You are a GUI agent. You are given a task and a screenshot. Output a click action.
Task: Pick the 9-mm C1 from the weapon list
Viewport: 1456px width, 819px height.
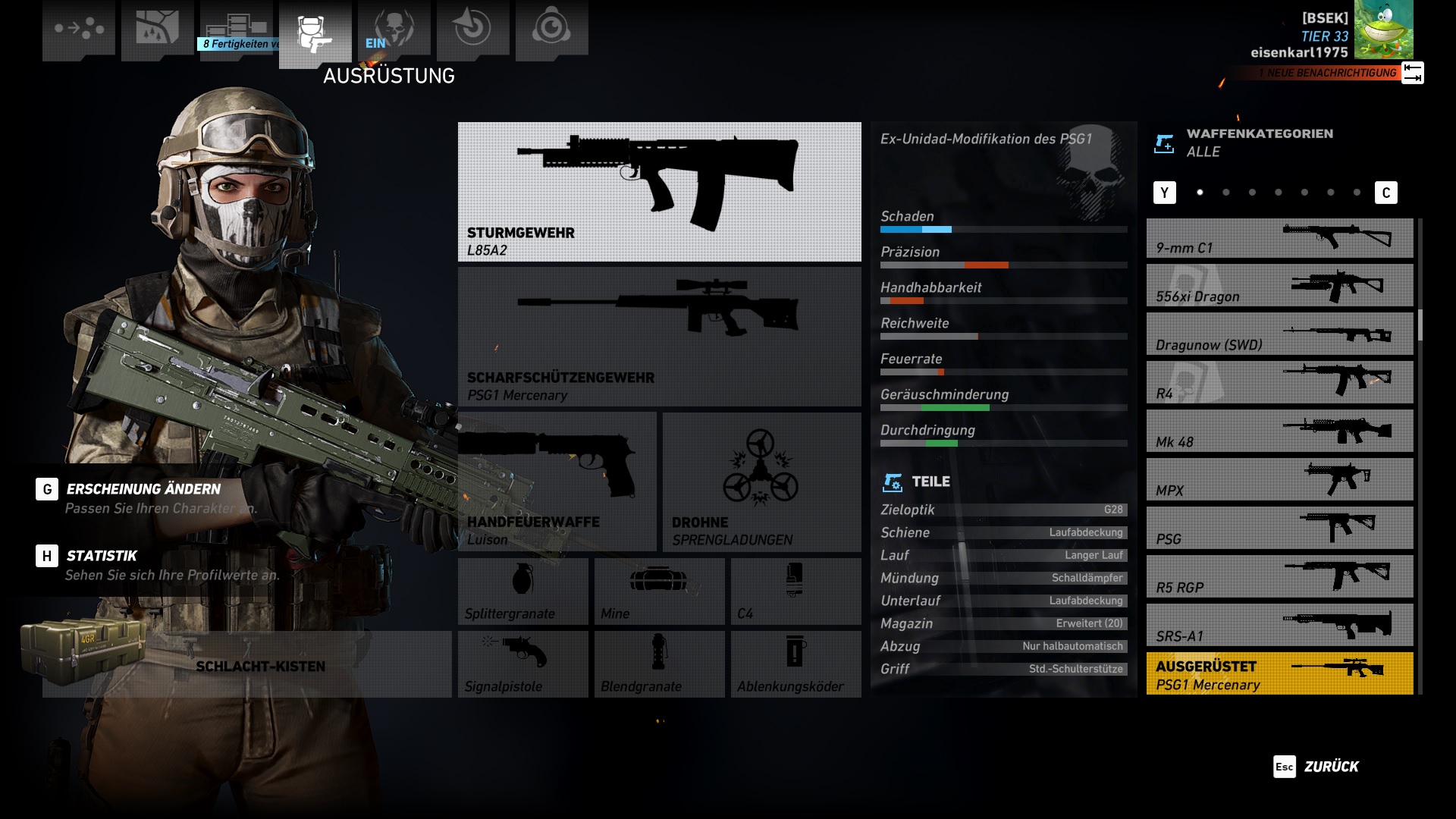[x=1279, y=239]
